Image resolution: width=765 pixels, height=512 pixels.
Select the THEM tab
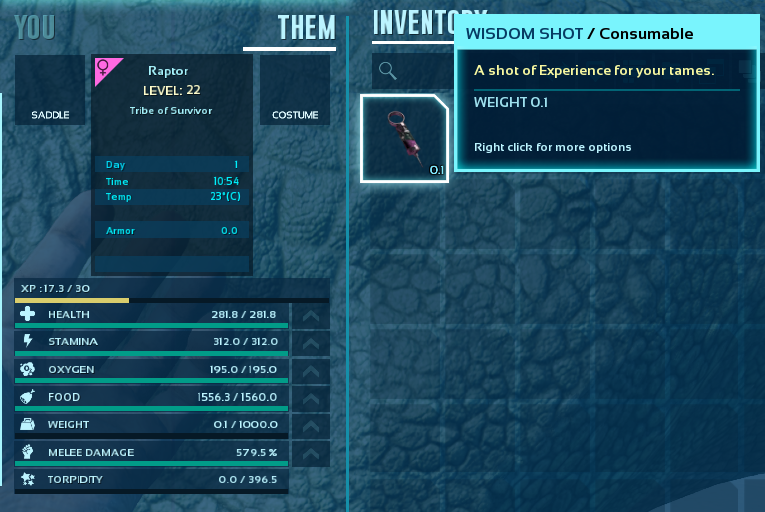click(x=306, y=28)
